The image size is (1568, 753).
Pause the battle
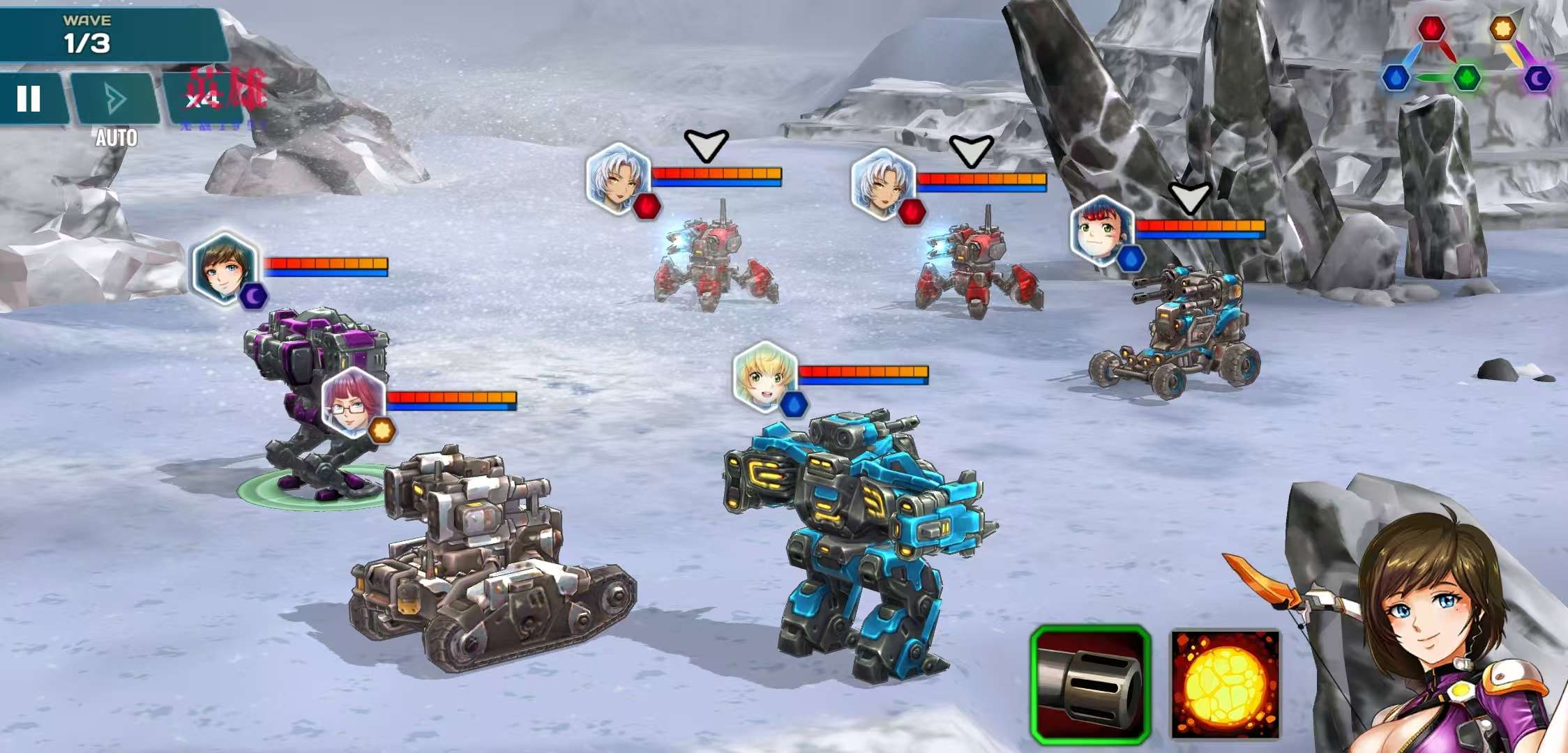29,99
